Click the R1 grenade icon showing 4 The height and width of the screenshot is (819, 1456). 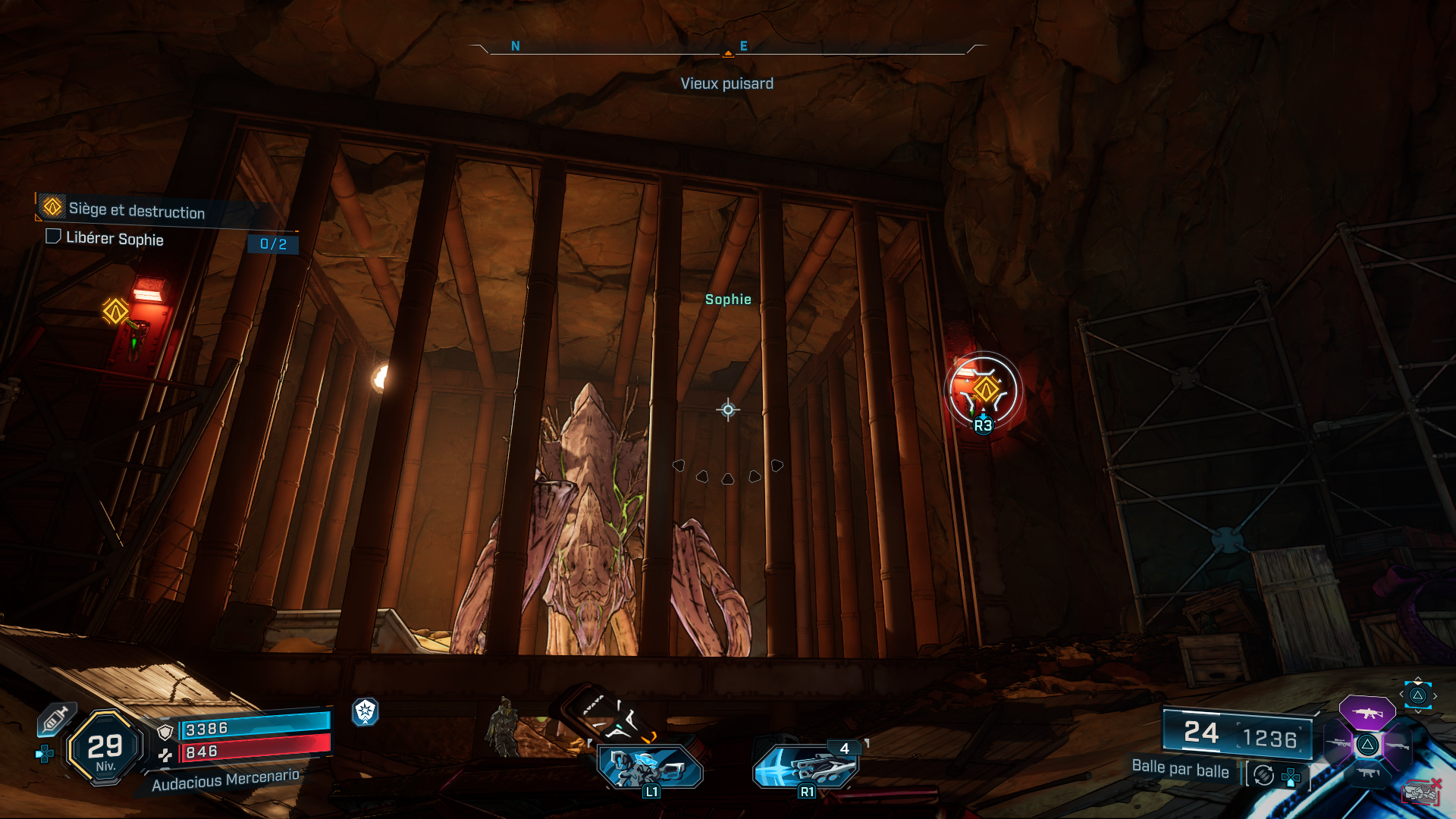[806, 767]
